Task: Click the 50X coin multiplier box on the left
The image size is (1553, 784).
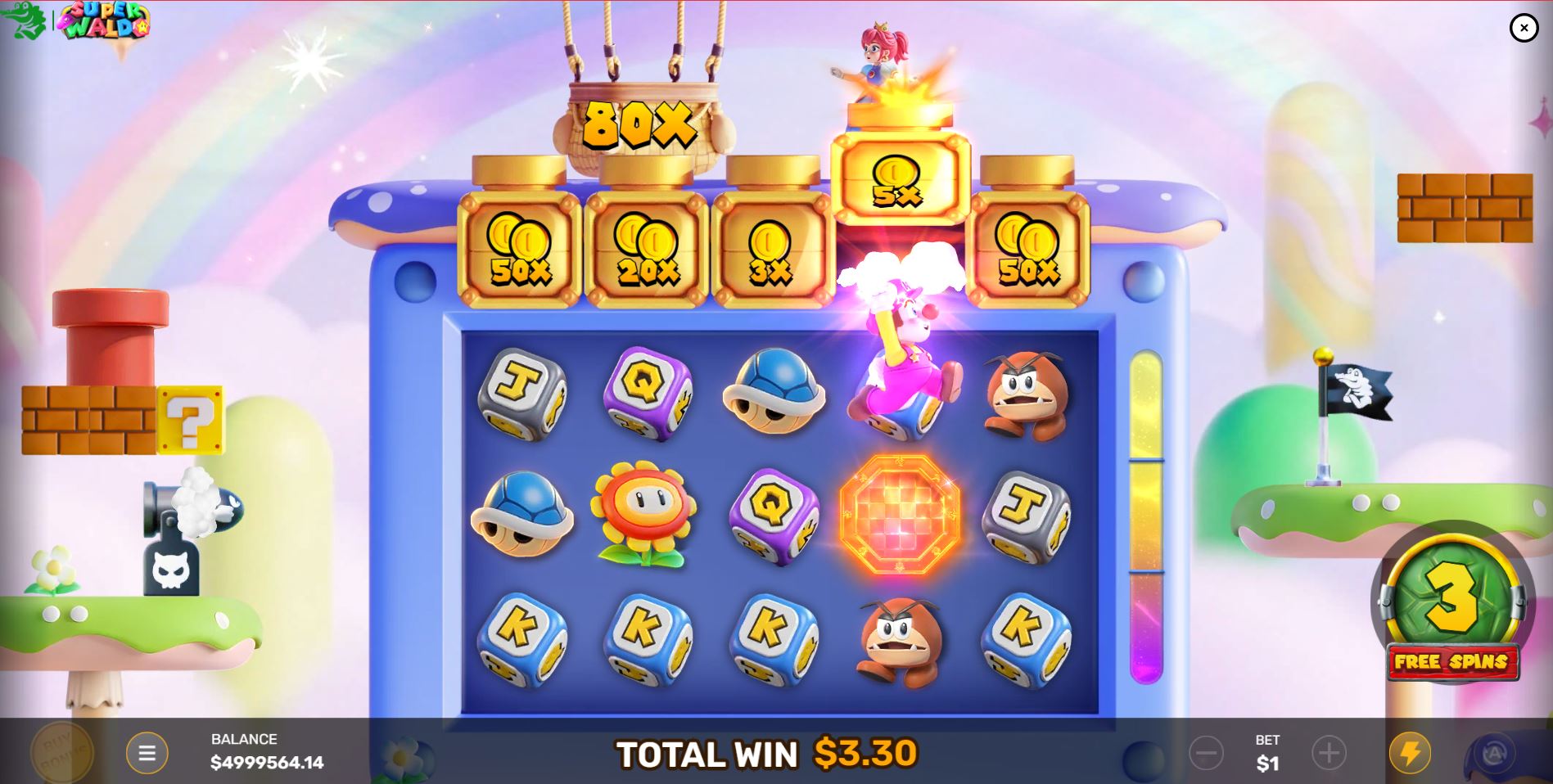Action: 516,250
